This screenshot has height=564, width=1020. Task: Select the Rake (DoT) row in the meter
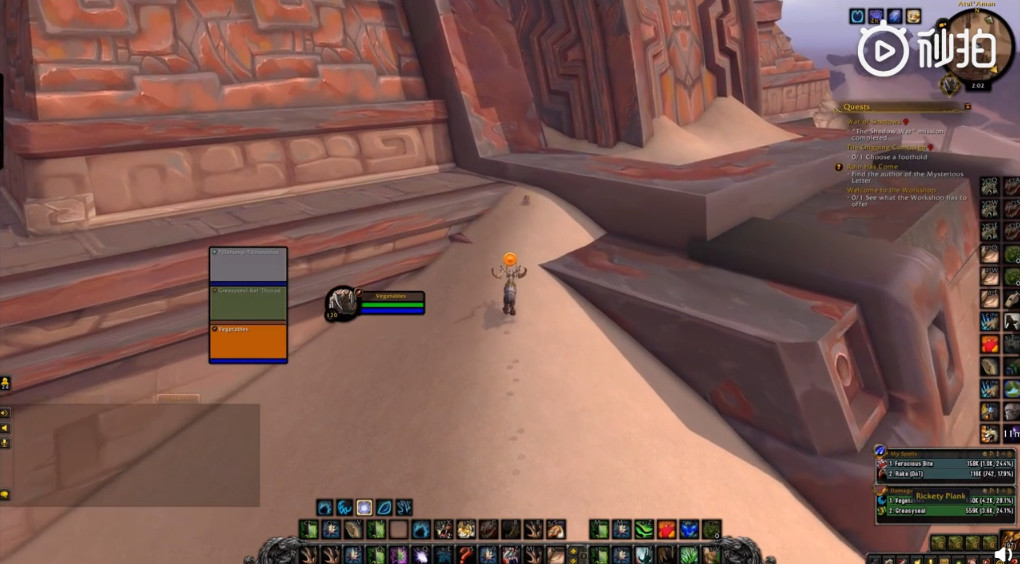[x=932, y=473]
